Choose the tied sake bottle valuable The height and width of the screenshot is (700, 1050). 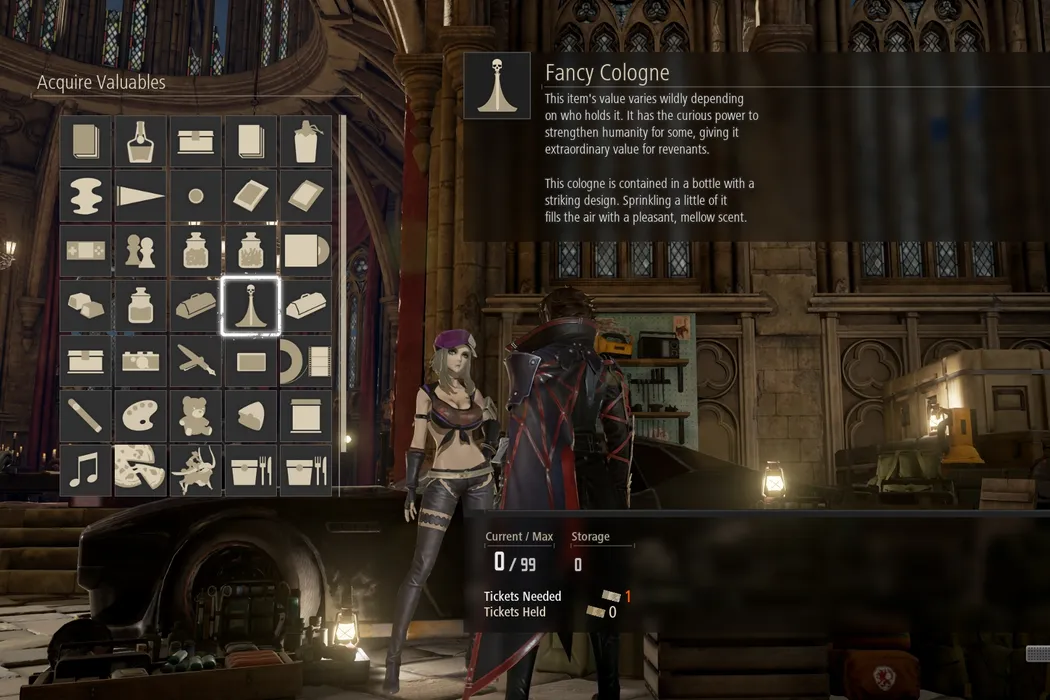[306, 142]
